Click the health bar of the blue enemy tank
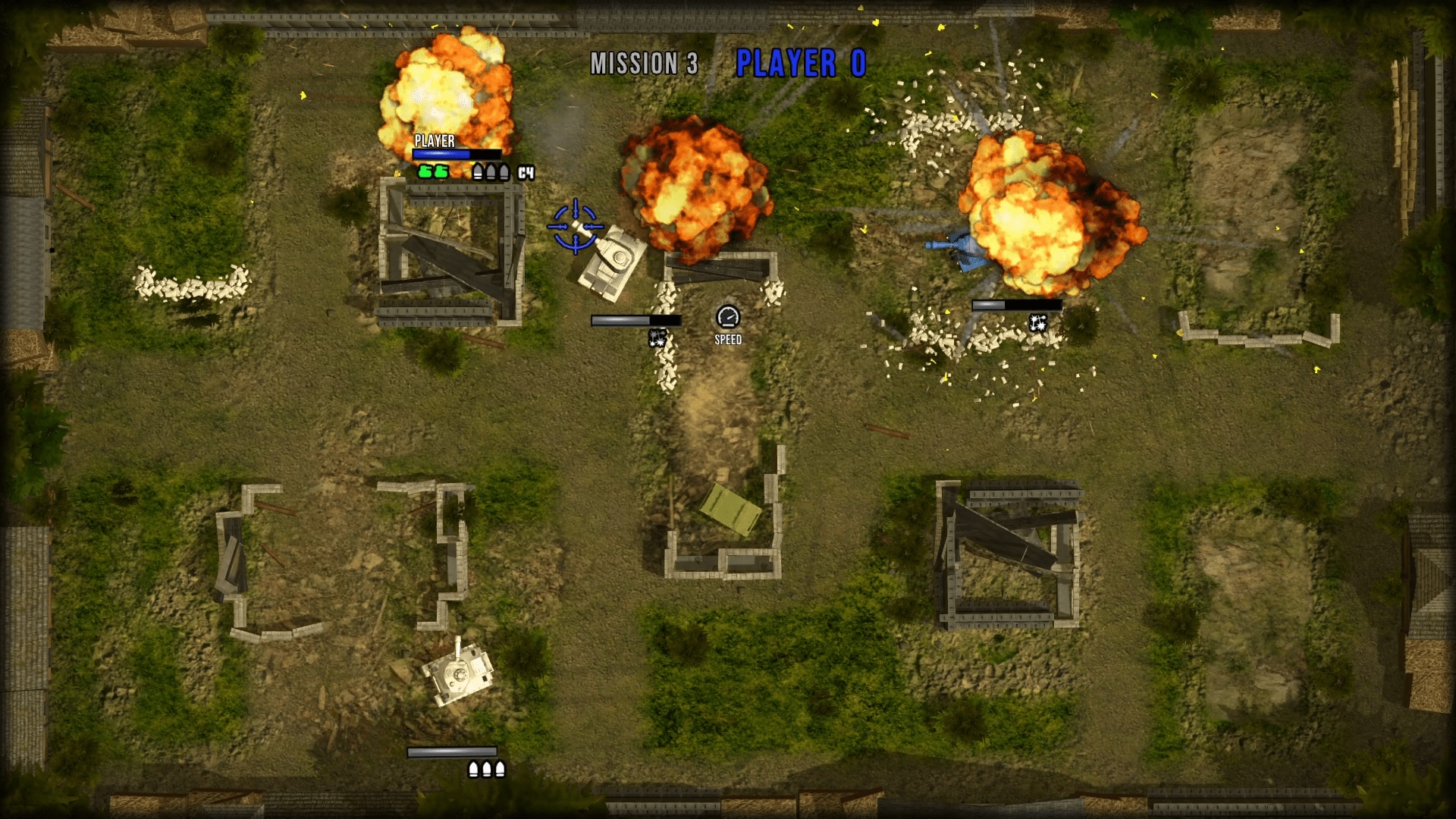Image resolution: width=1456 pixels, height=819 pixels. tap(1016, 304)
